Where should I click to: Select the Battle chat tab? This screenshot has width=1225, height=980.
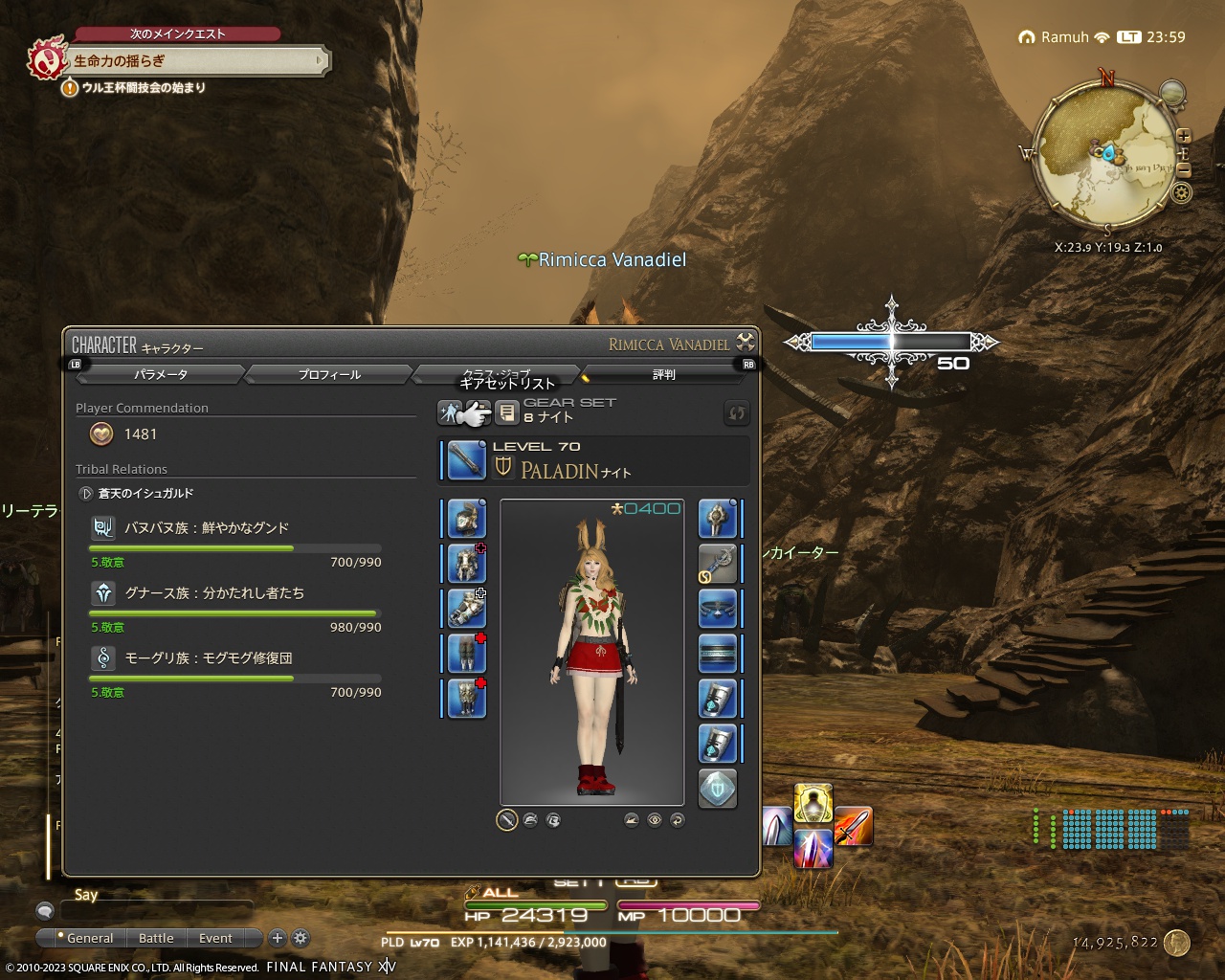156,938
